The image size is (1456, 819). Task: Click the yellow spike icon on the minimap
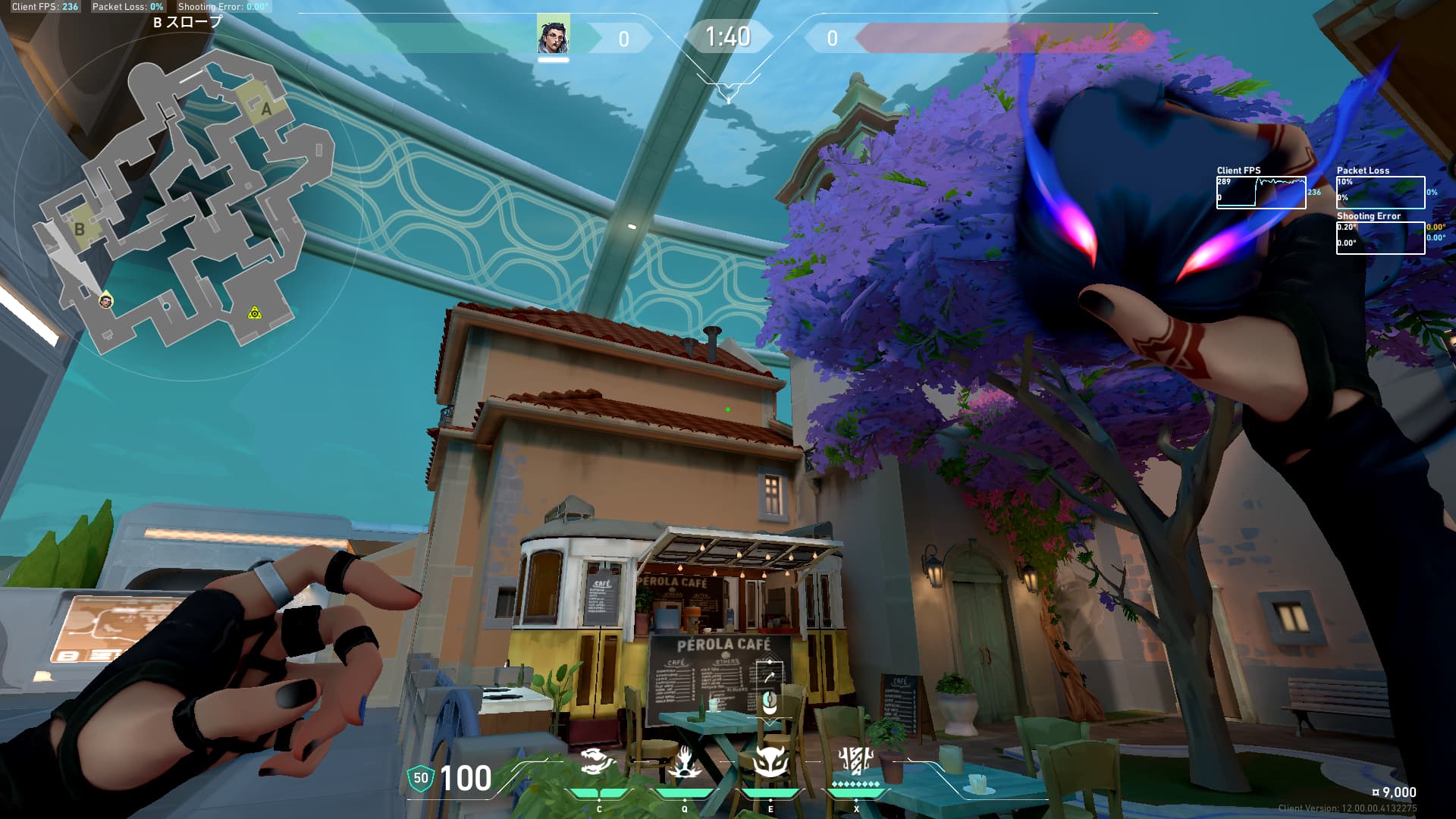coord(255,312)
